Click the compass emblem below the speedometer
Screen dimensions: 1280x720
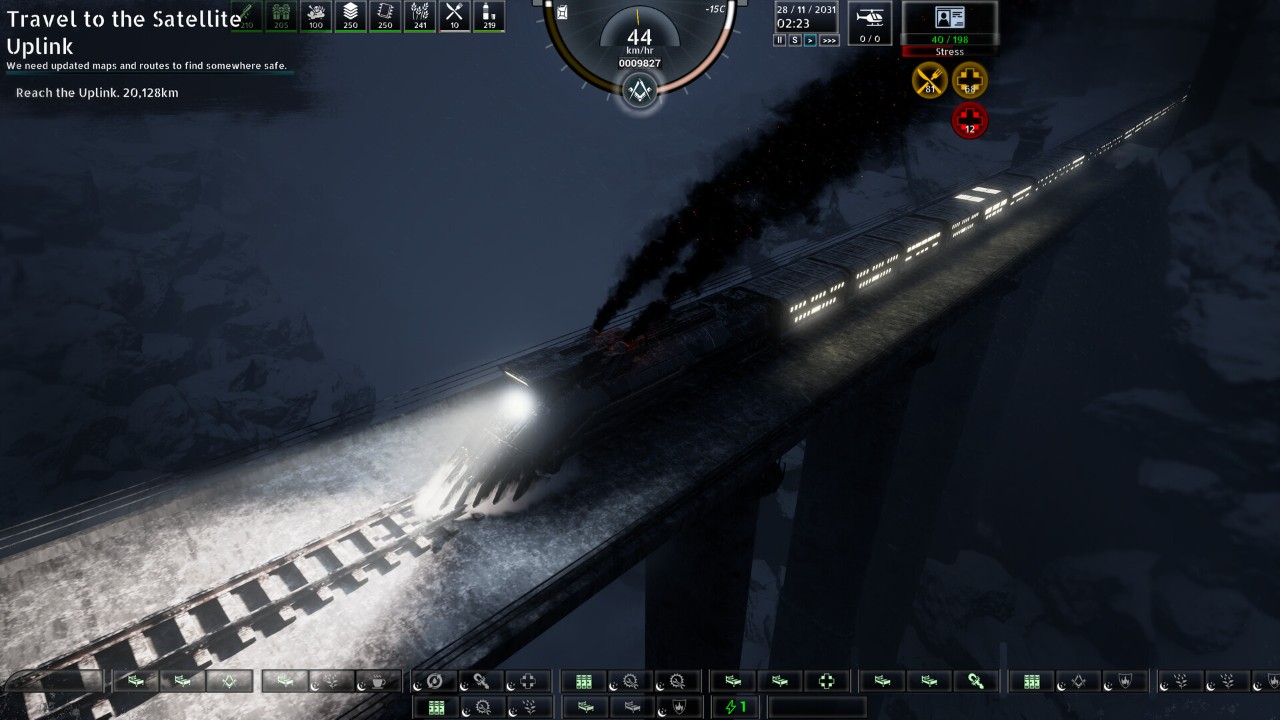coord(638,93)
